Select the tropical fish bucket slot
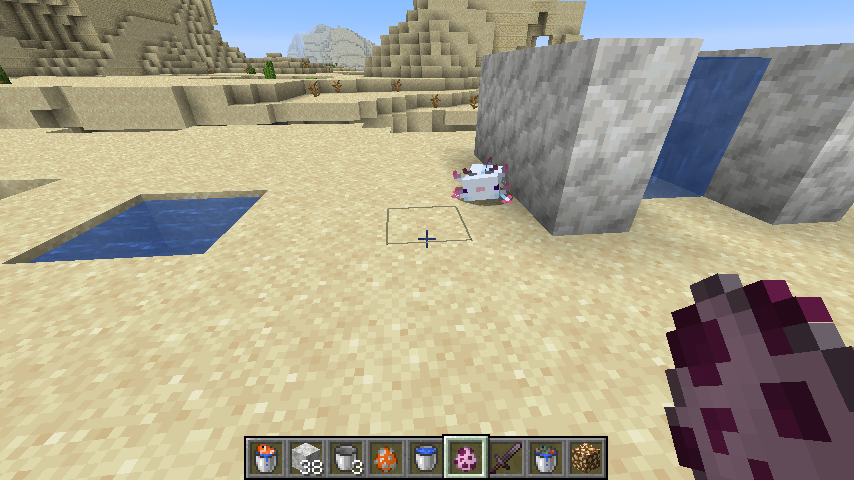The width and height of the screenshot is (854, 480). pos(266,457)
